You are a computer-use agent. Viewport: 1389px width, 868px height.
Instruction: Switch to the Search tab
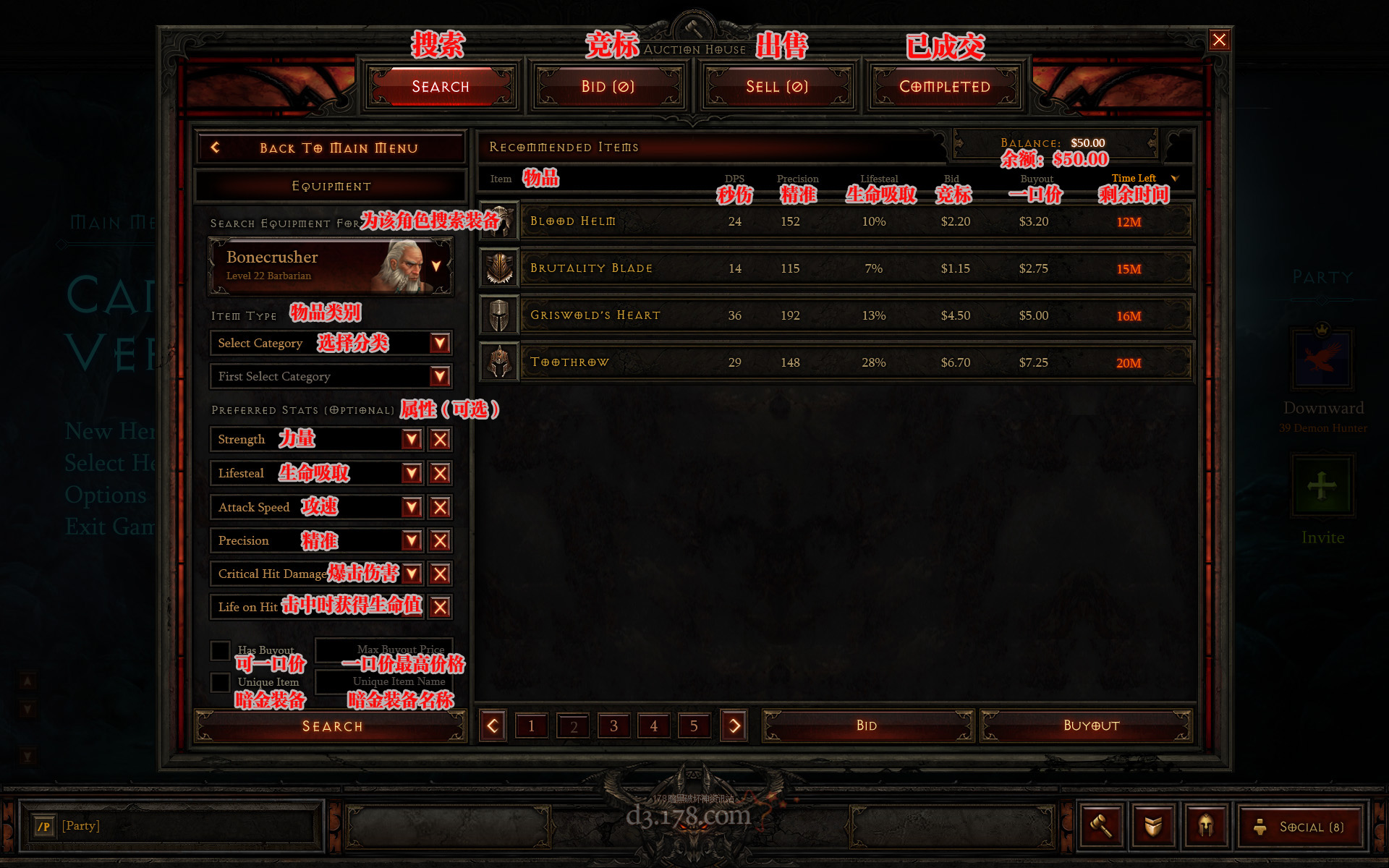pyautogui.click(x=441, y=87)
